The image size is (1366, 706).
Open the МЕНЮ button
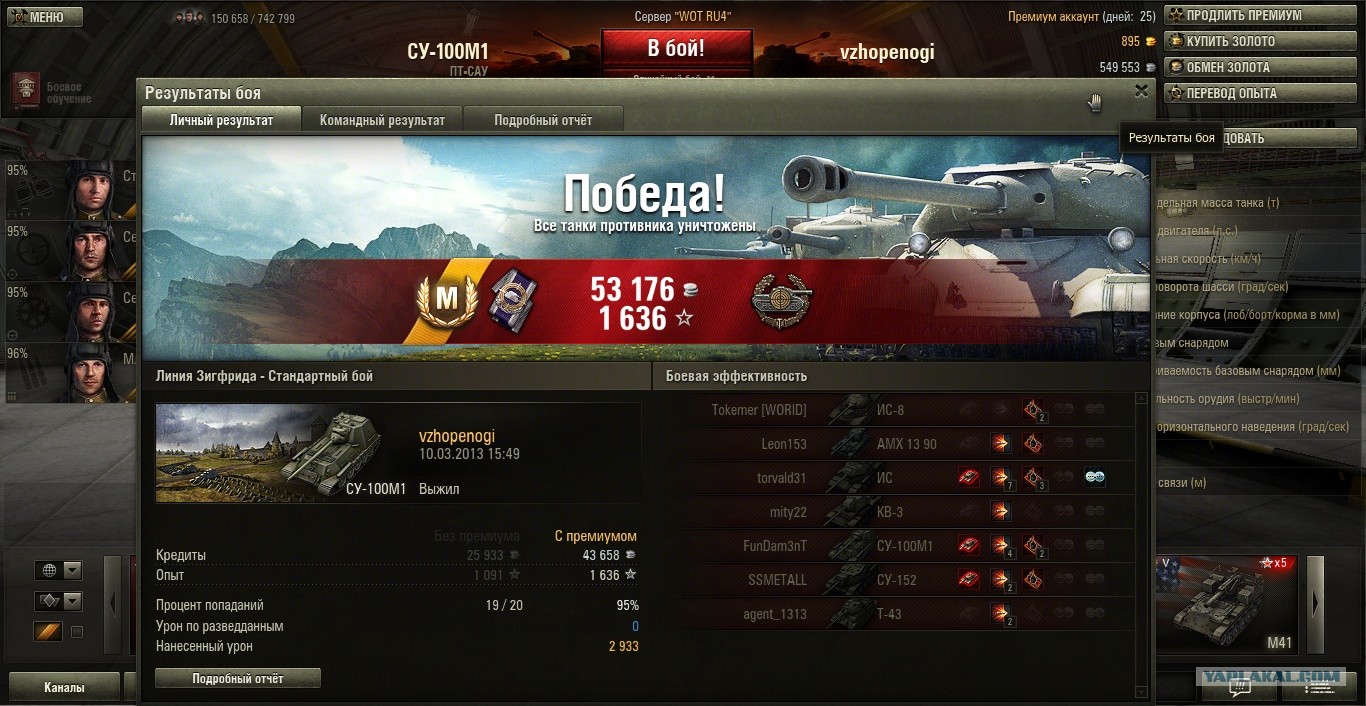coord(42,17)
